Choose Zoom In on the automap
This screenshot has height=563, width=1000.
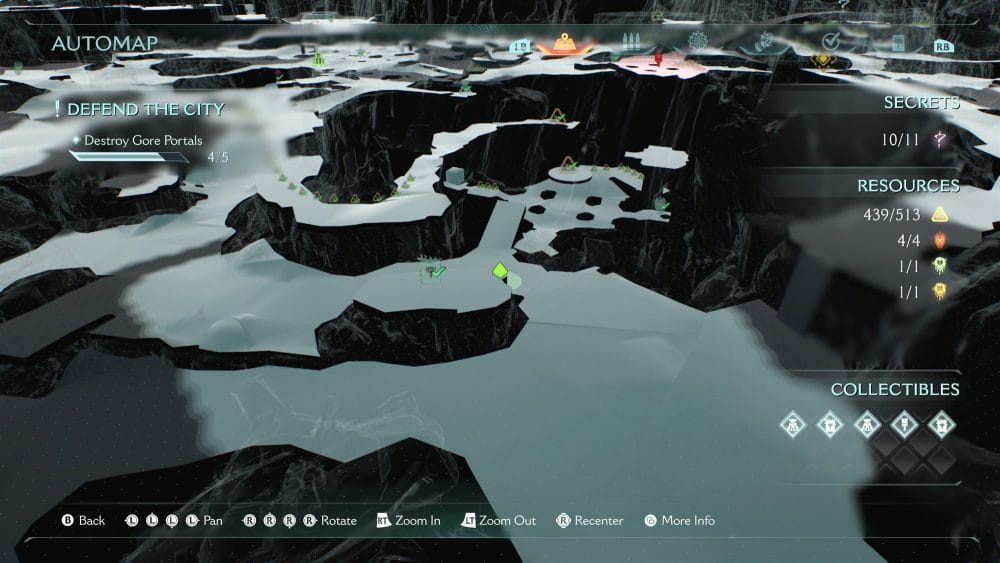pyautogui.click(x=408, y=521)
